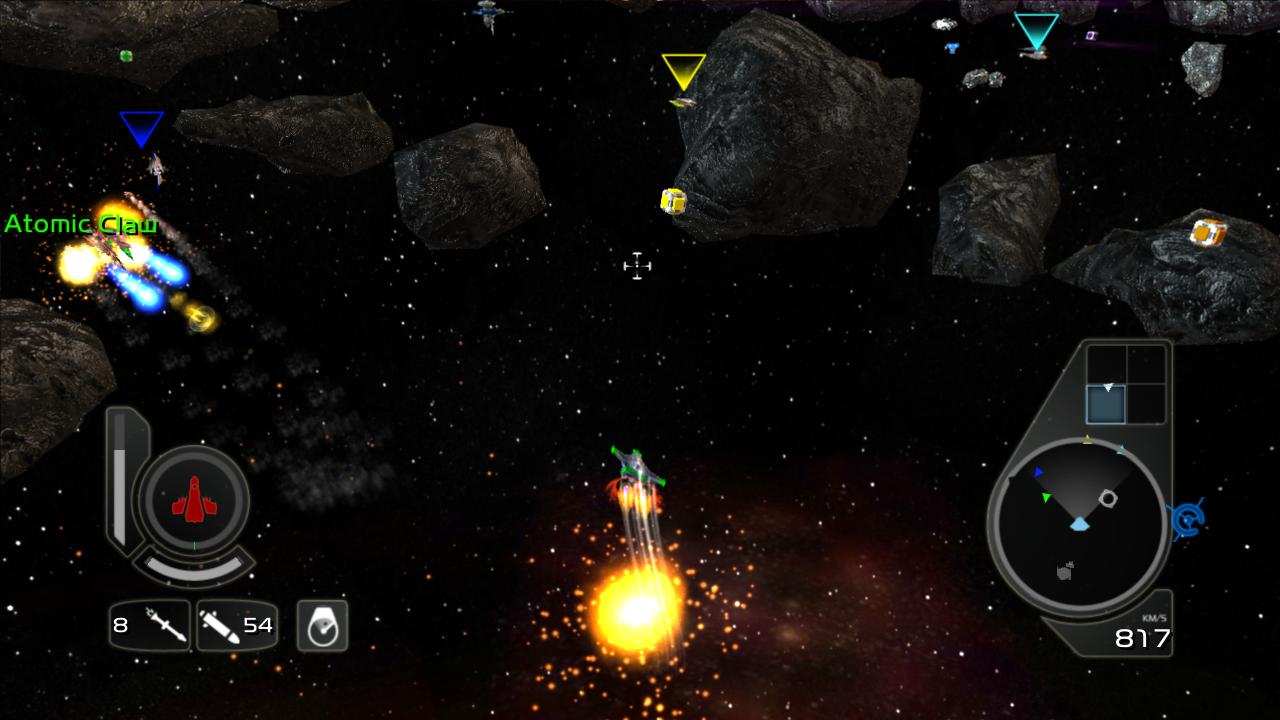This screenshot has height=720, width=1280.
Task: Click the blue spiral icon beside radar
Action: (x=1187, y=518)
